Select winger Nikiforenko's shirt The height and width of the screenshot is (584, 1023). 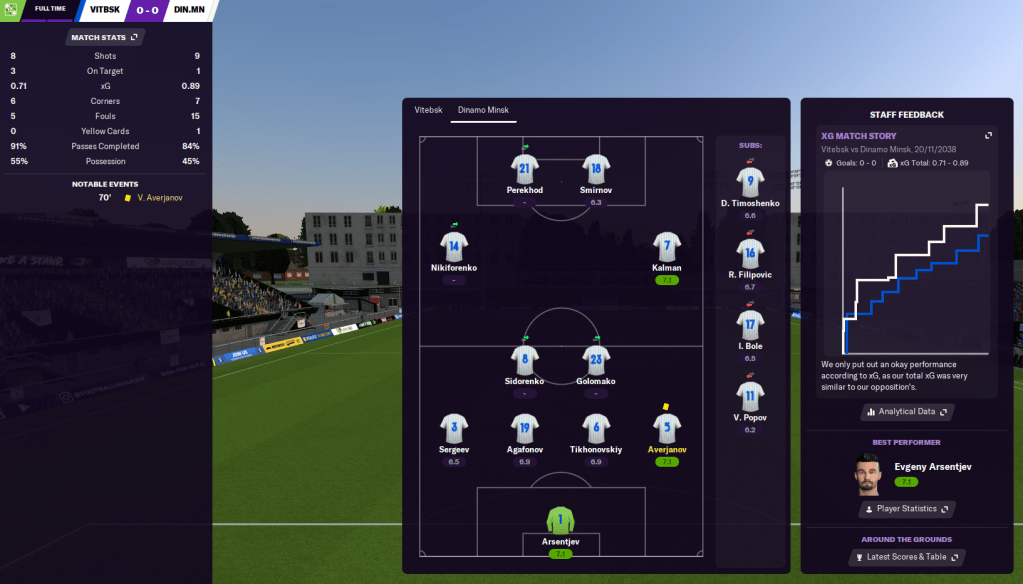pos(454,247)
